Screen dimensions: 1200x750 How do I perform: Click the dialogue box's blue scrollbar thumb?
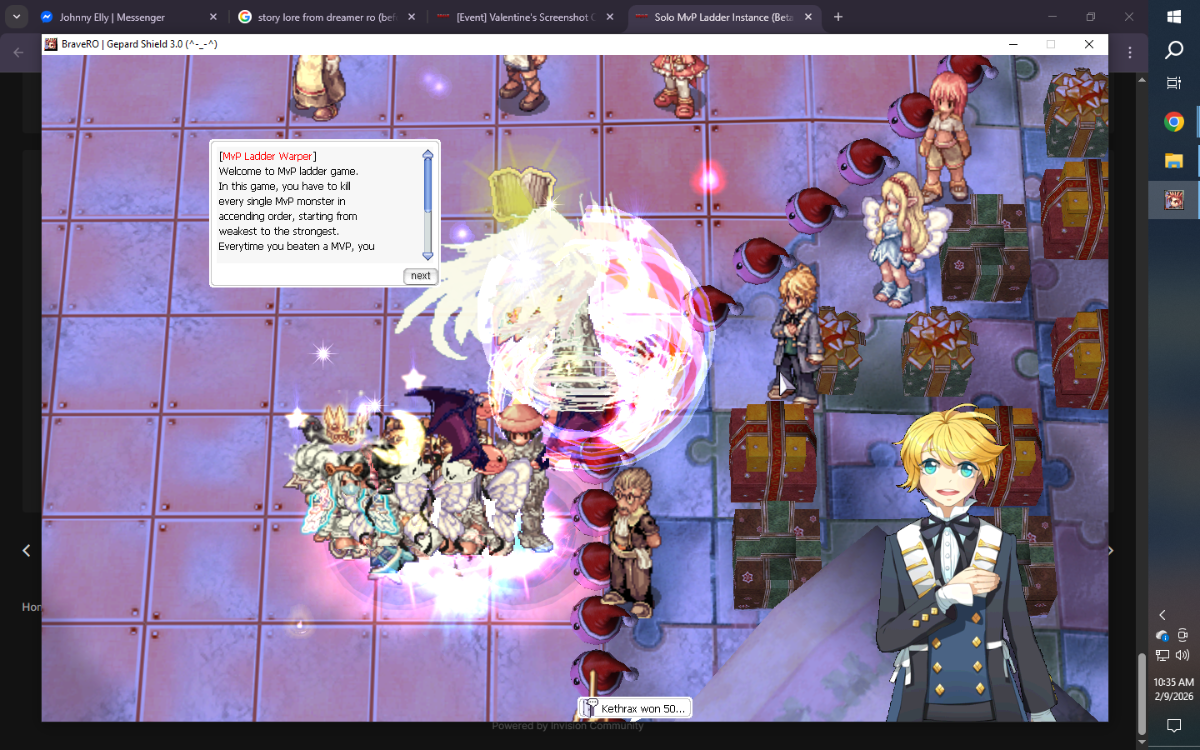click(x=428, y=185)
